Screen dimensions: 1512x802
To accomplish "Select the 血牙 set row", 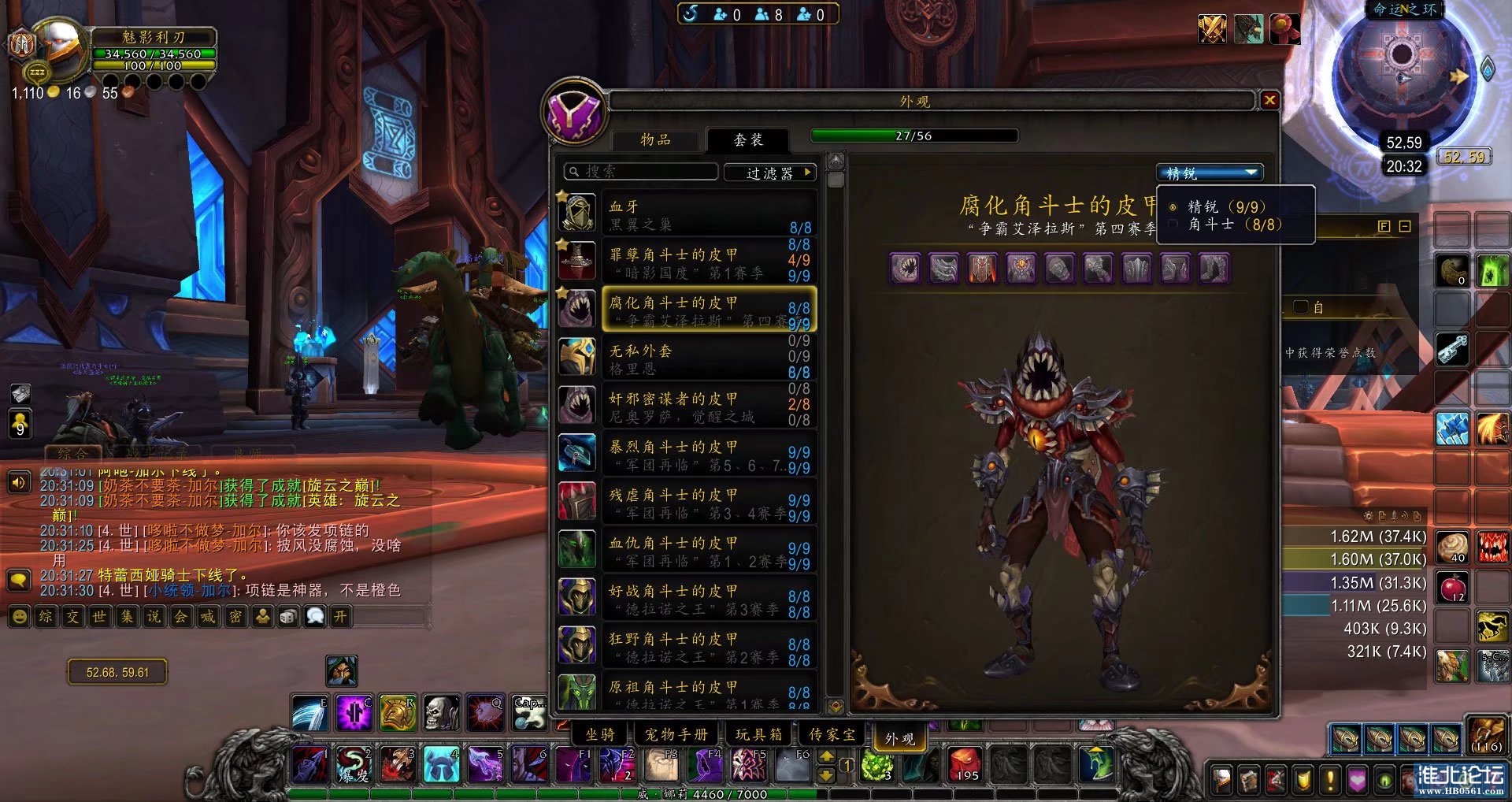I will 685,213.
